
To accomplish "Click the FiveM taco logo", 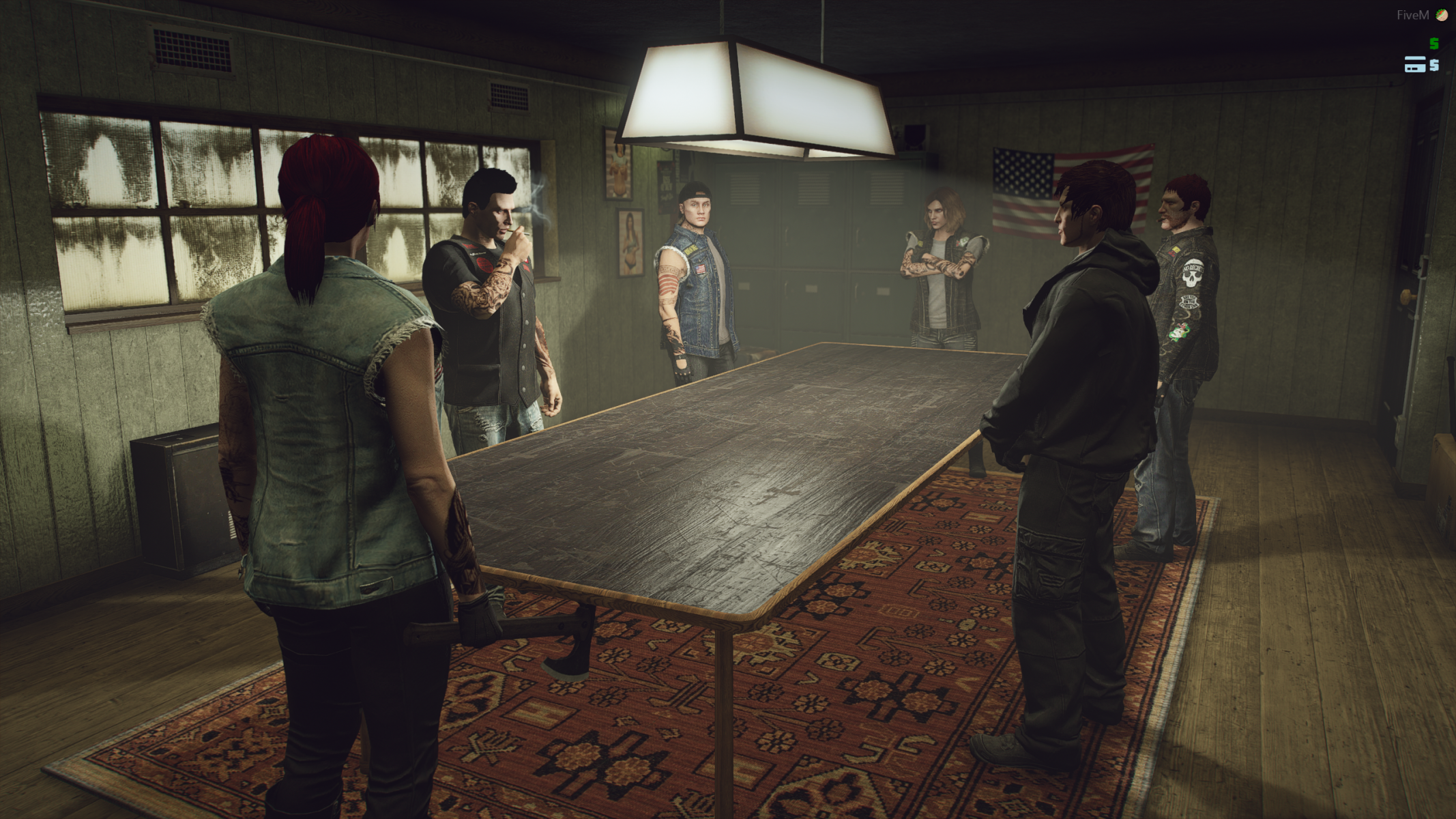I will 1441,15.
